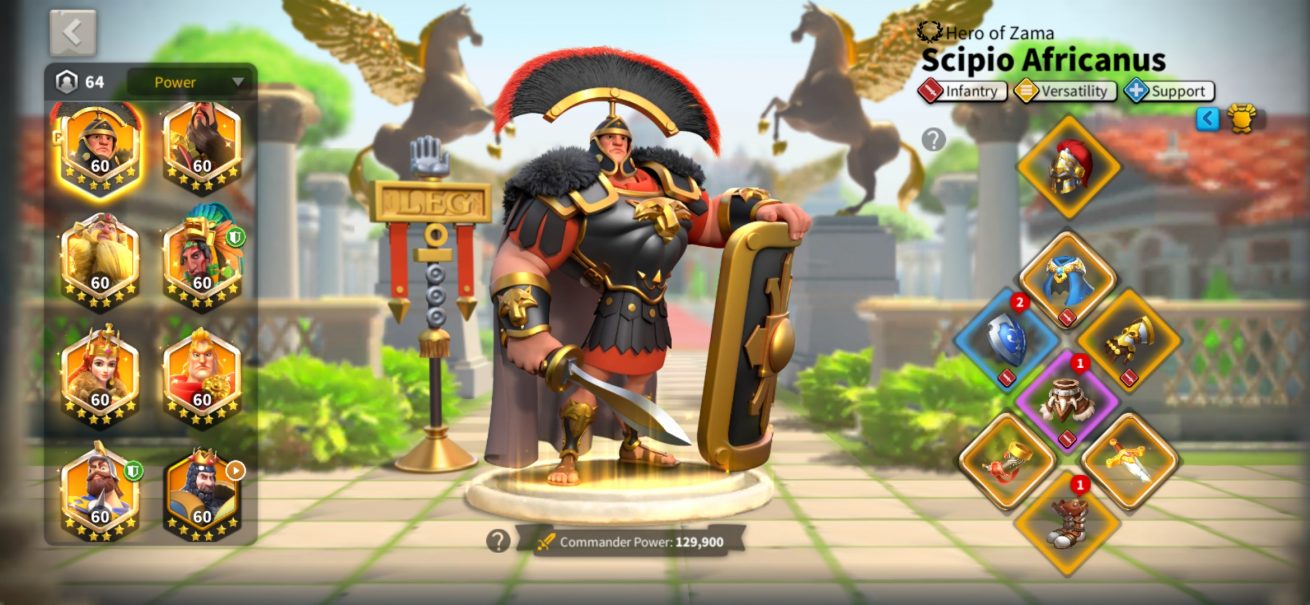Open the Power sort dropdown

pos(189,82)
